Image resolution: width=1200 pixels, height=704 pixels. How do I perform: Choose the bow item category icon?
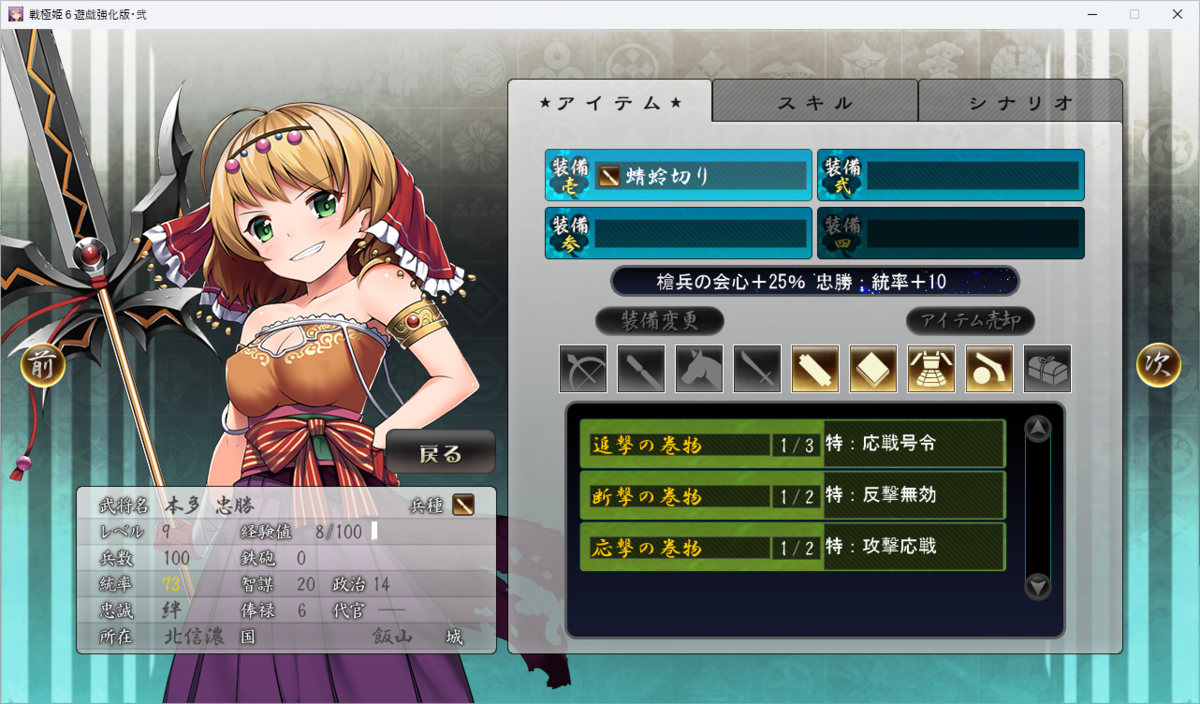click(583, 369)
